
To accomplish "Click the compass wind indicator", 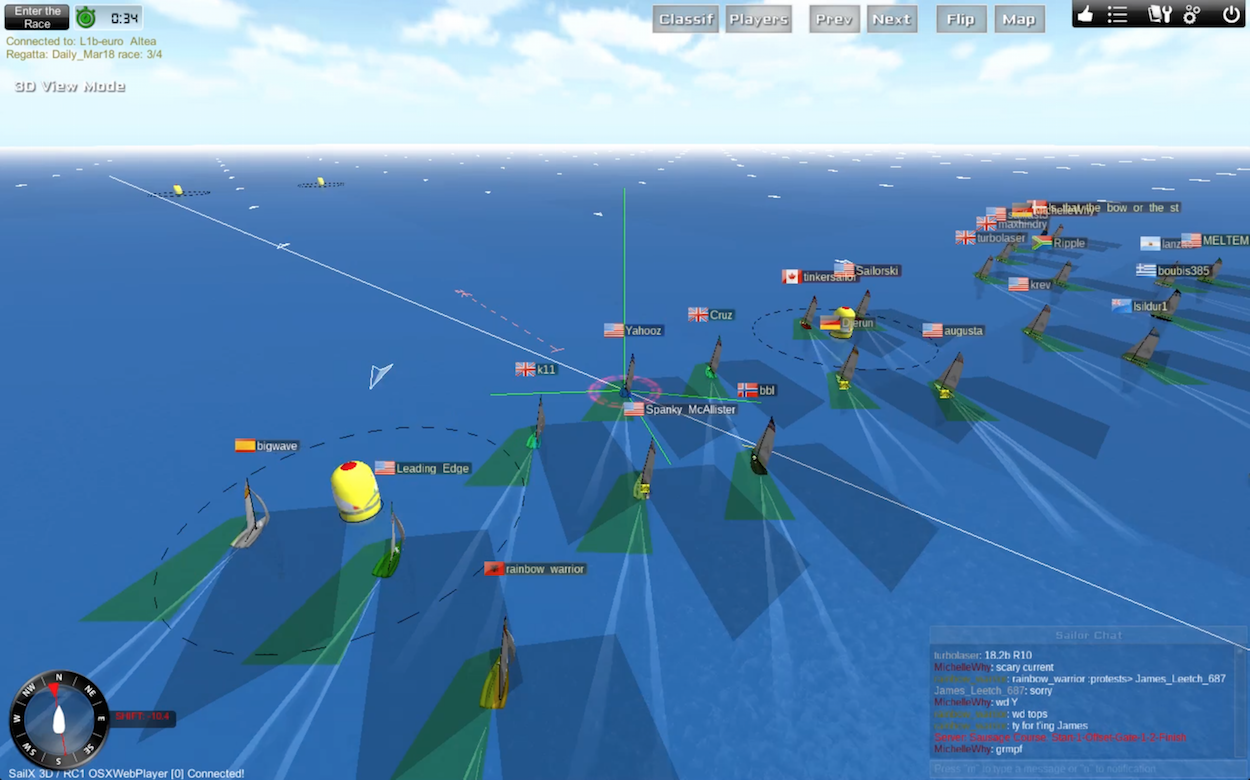I will [x=59, y=719].
